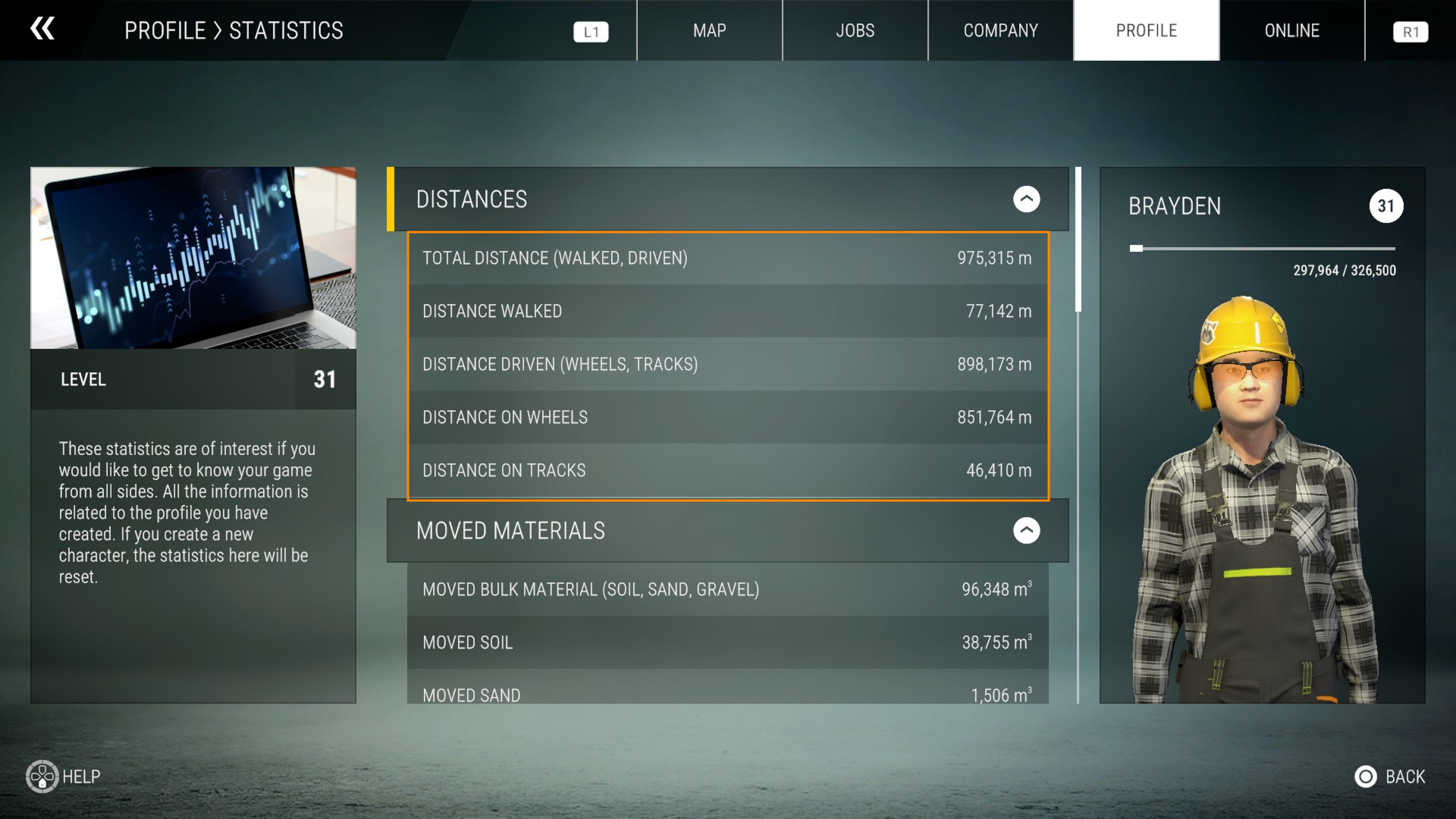Collapse the Distances section
The height and width of the screenshot is (819, 1456).
pos(1026,199)
